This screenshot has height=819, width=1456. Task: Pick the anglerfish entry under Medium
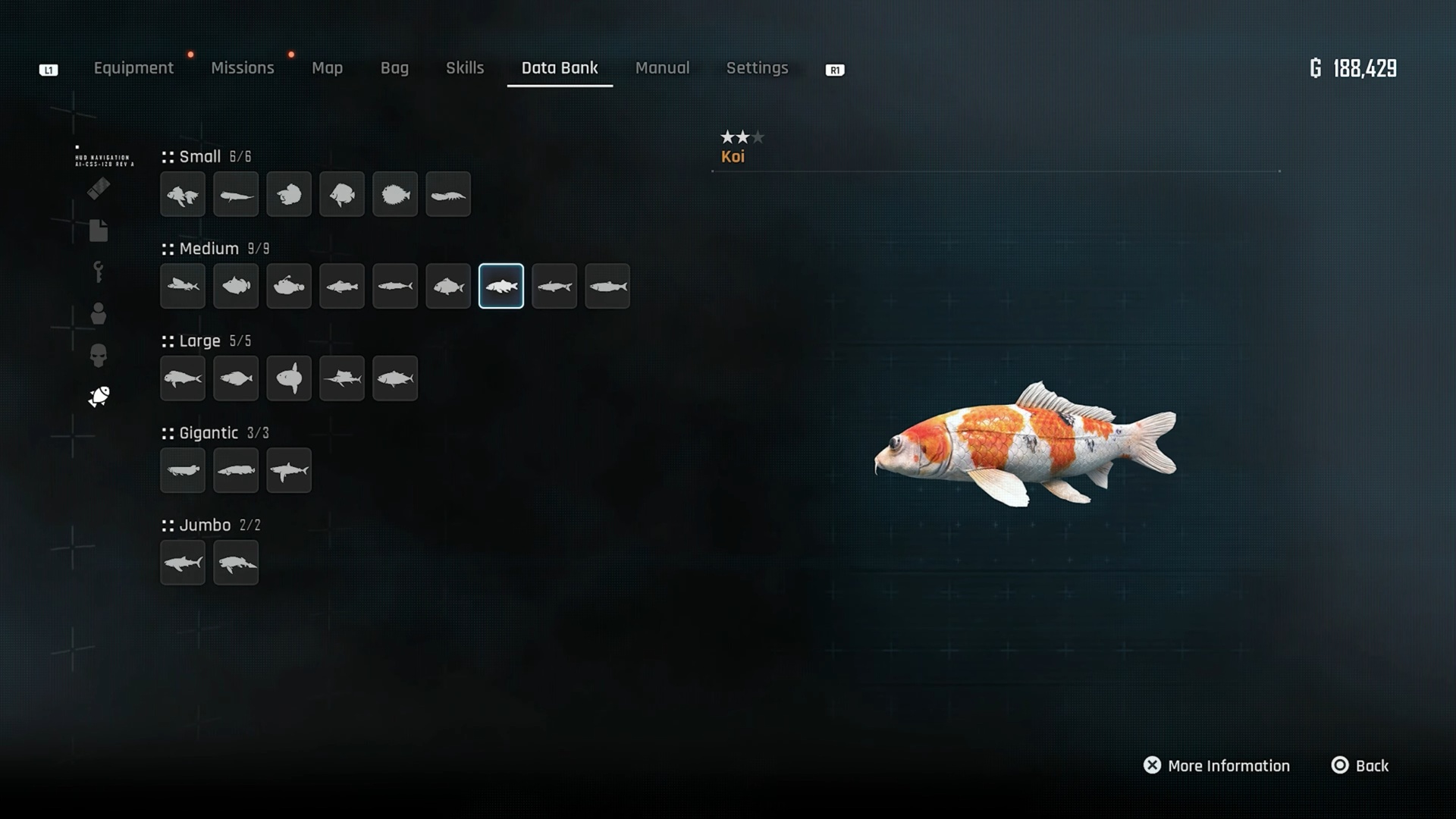(x=289, y=287)
